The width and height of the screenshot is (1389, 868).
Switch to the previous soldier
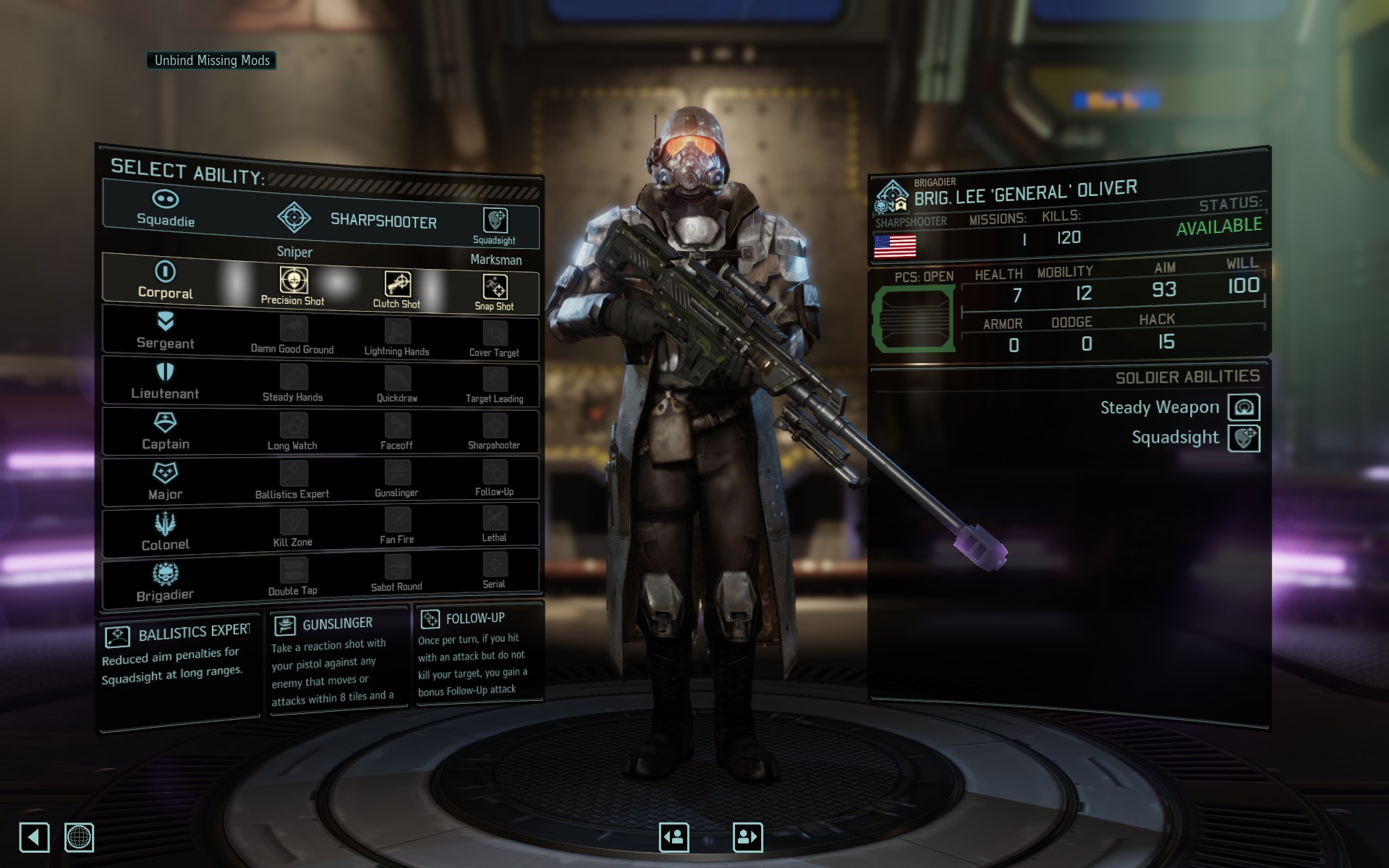(x=674, y=838)
